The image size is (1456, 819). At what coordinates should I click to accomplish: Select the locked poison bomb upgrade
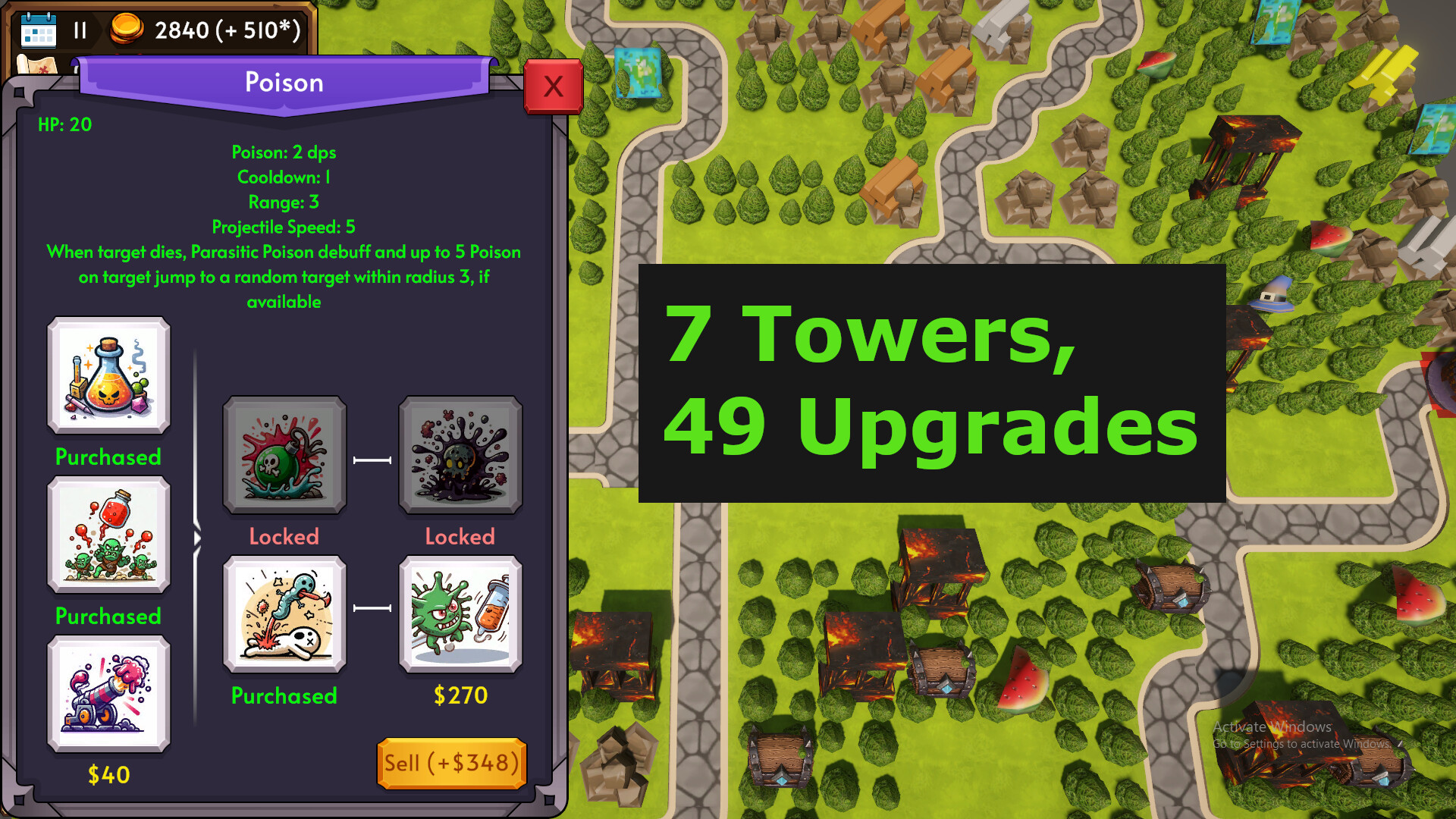(x=284, y=455)
